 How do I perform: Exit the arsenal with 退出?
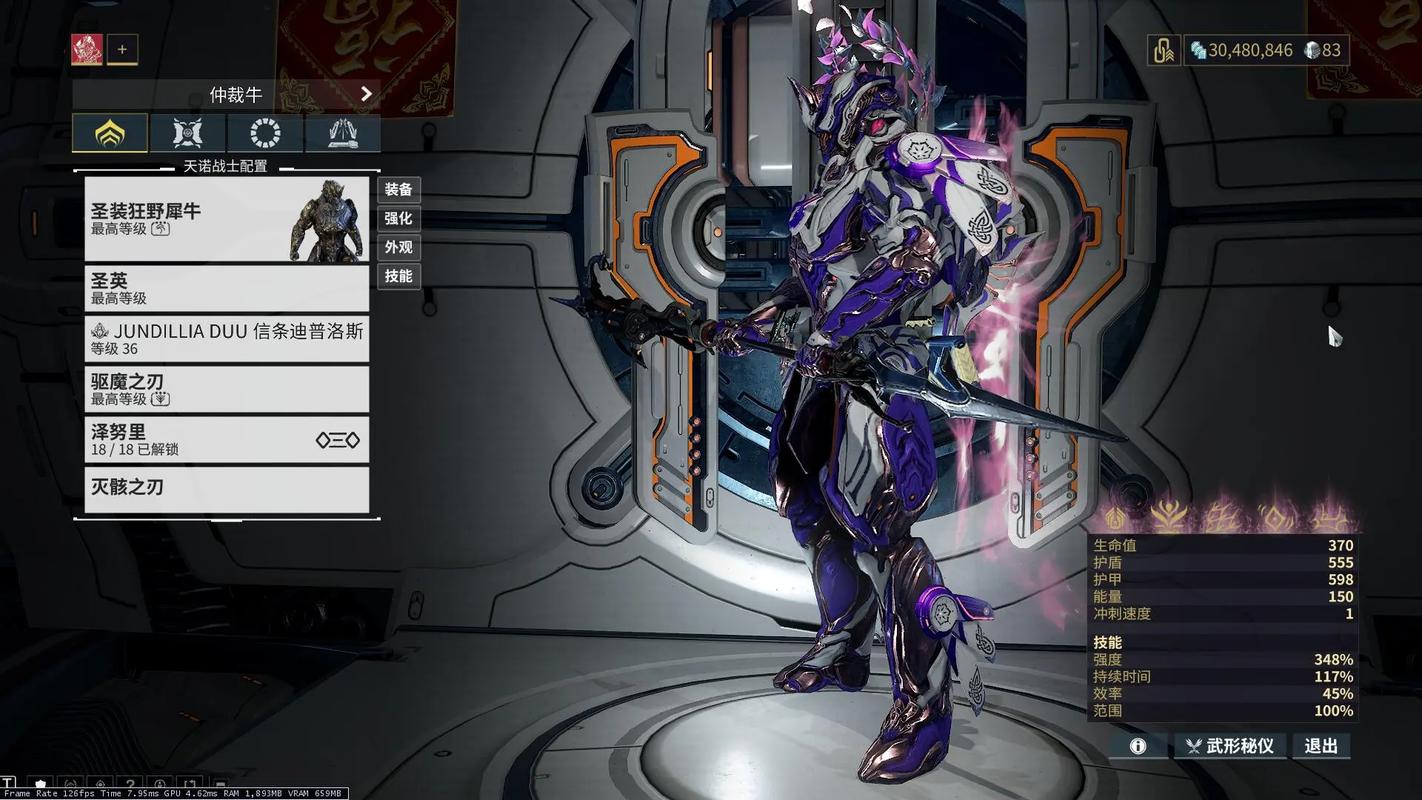click(1321, 746)
